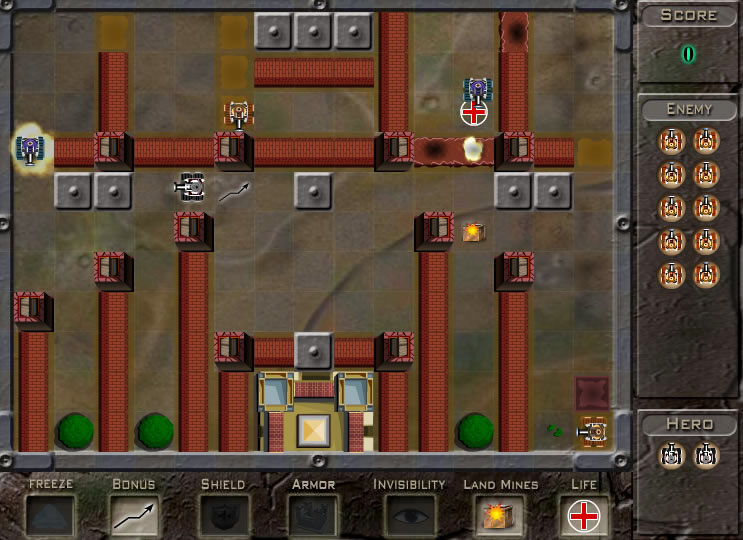Activate the Freeze power-up slot
743x540 pixels.
[50, 515]
